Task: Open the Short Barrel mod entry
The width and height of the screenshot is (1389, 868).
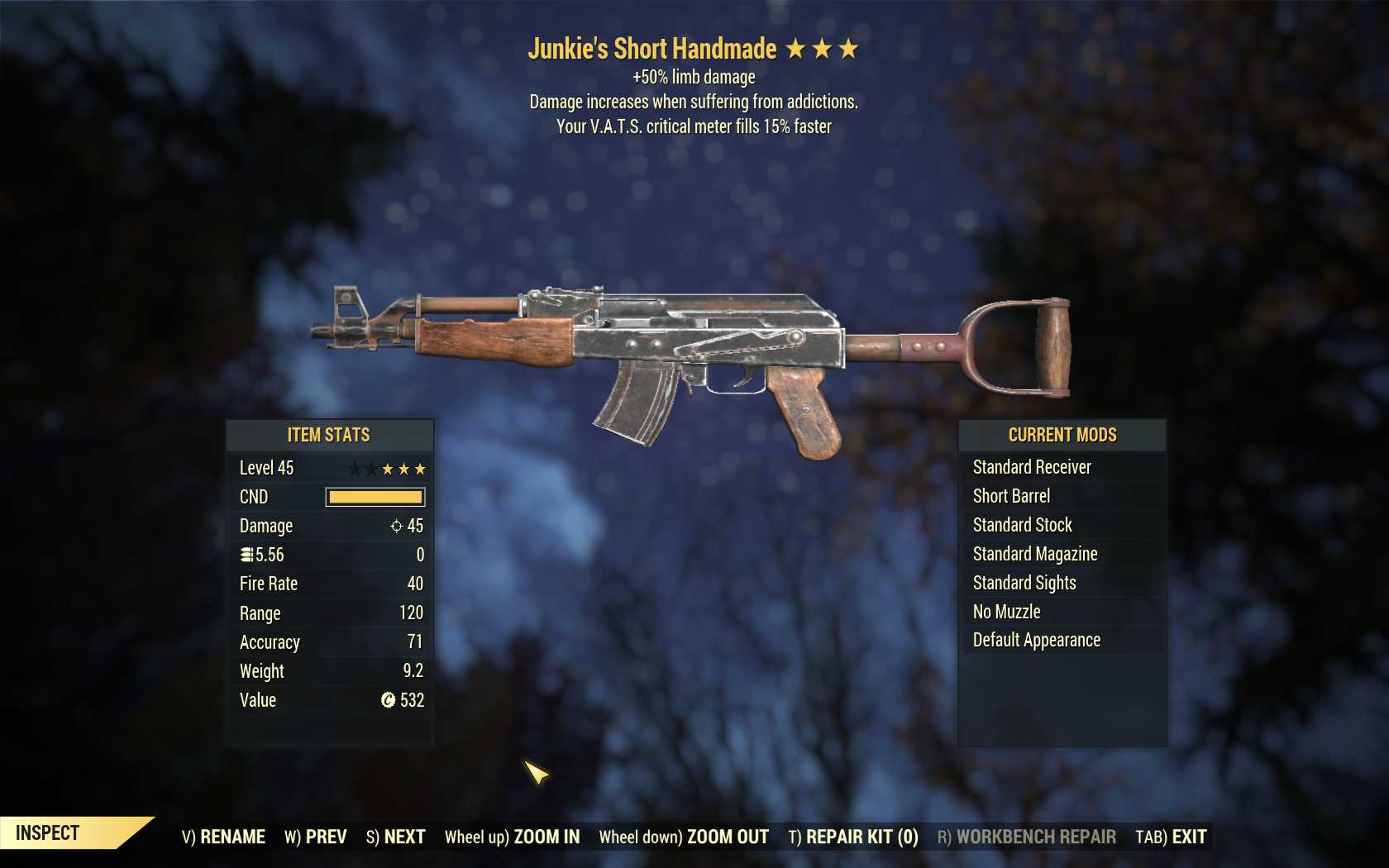Action: pyautogui.click(x=1011, y=496)
